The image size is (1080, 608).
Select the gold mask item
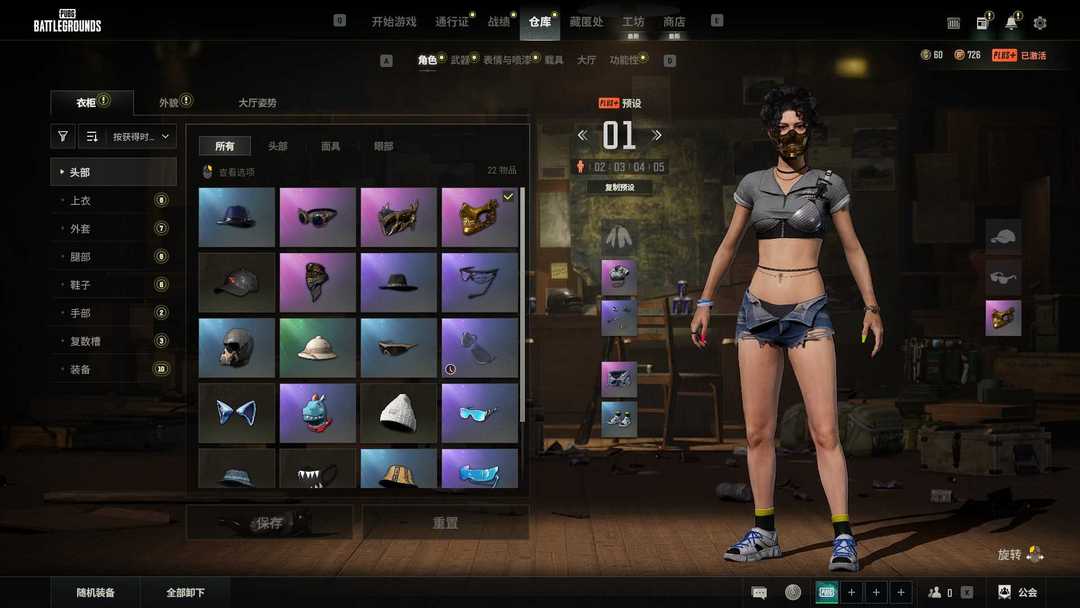pyautogui.click(x=480, y=217)
